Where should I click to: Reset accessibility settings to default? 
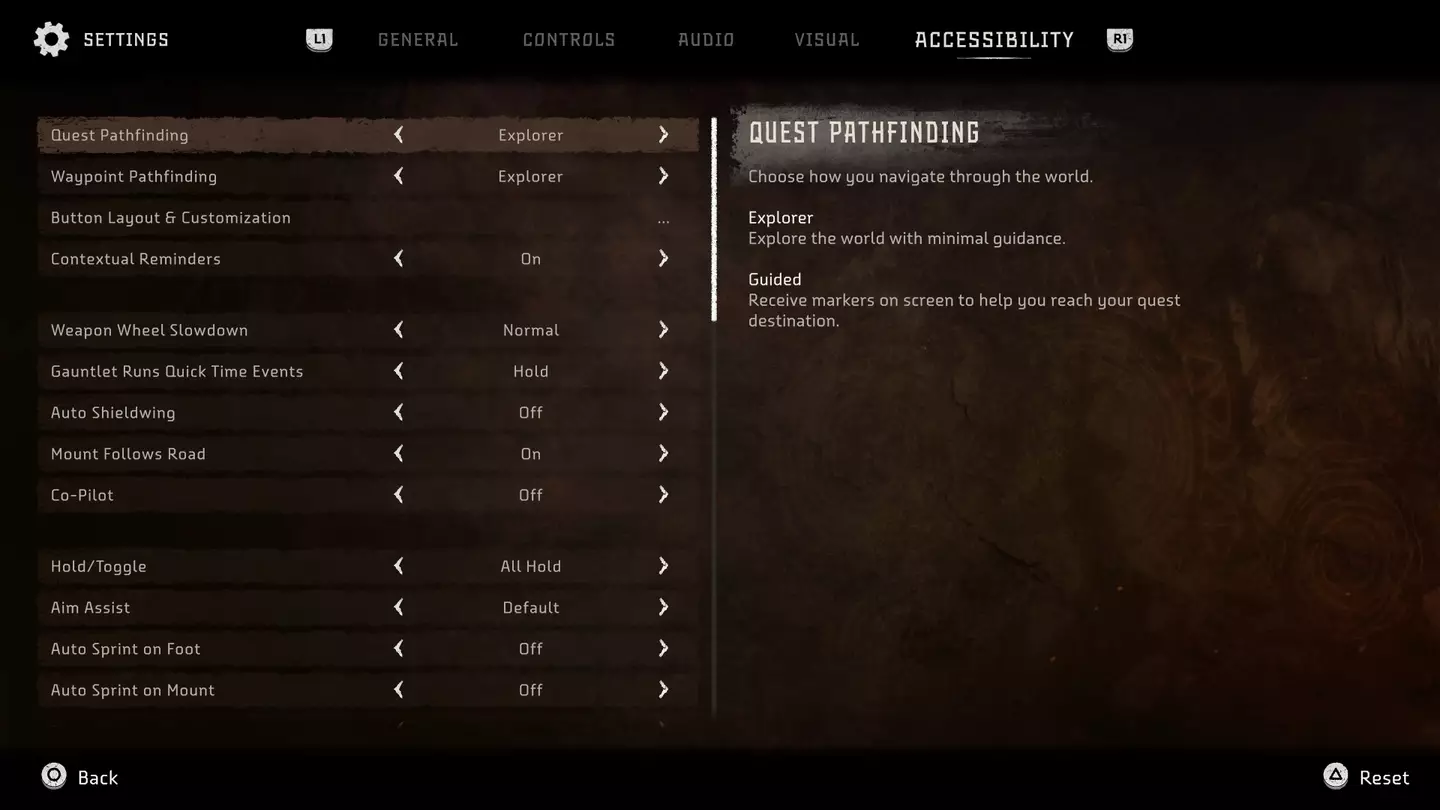coord(1366,777)
